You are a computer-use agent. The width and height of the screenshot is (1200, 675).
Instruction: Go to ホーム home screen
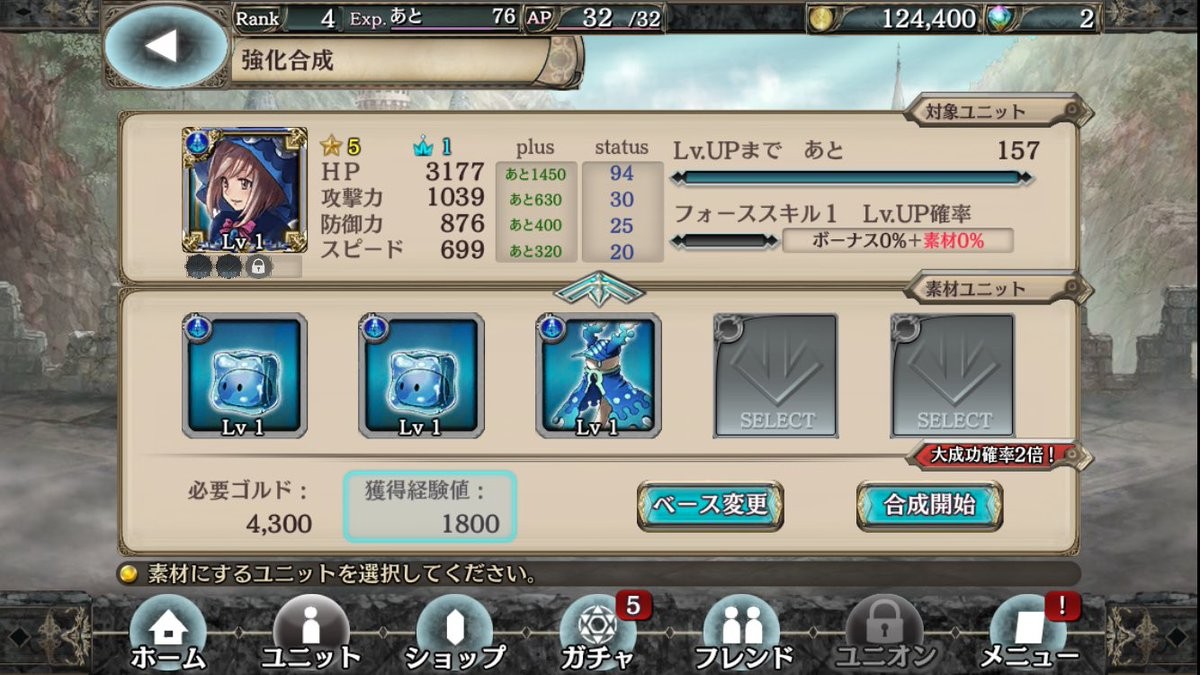168,634
